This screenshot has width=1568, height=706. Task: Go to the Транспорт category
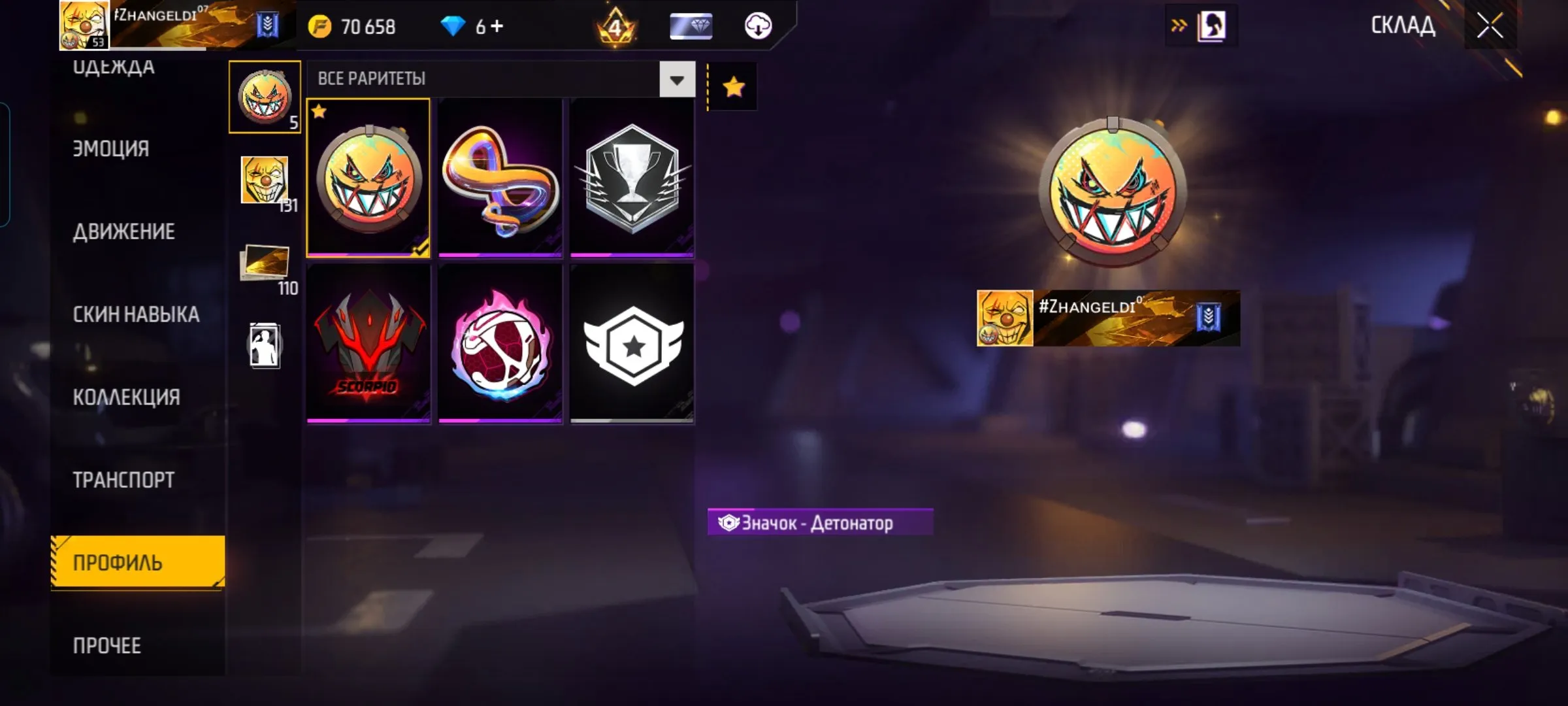[x=123, y=480]
